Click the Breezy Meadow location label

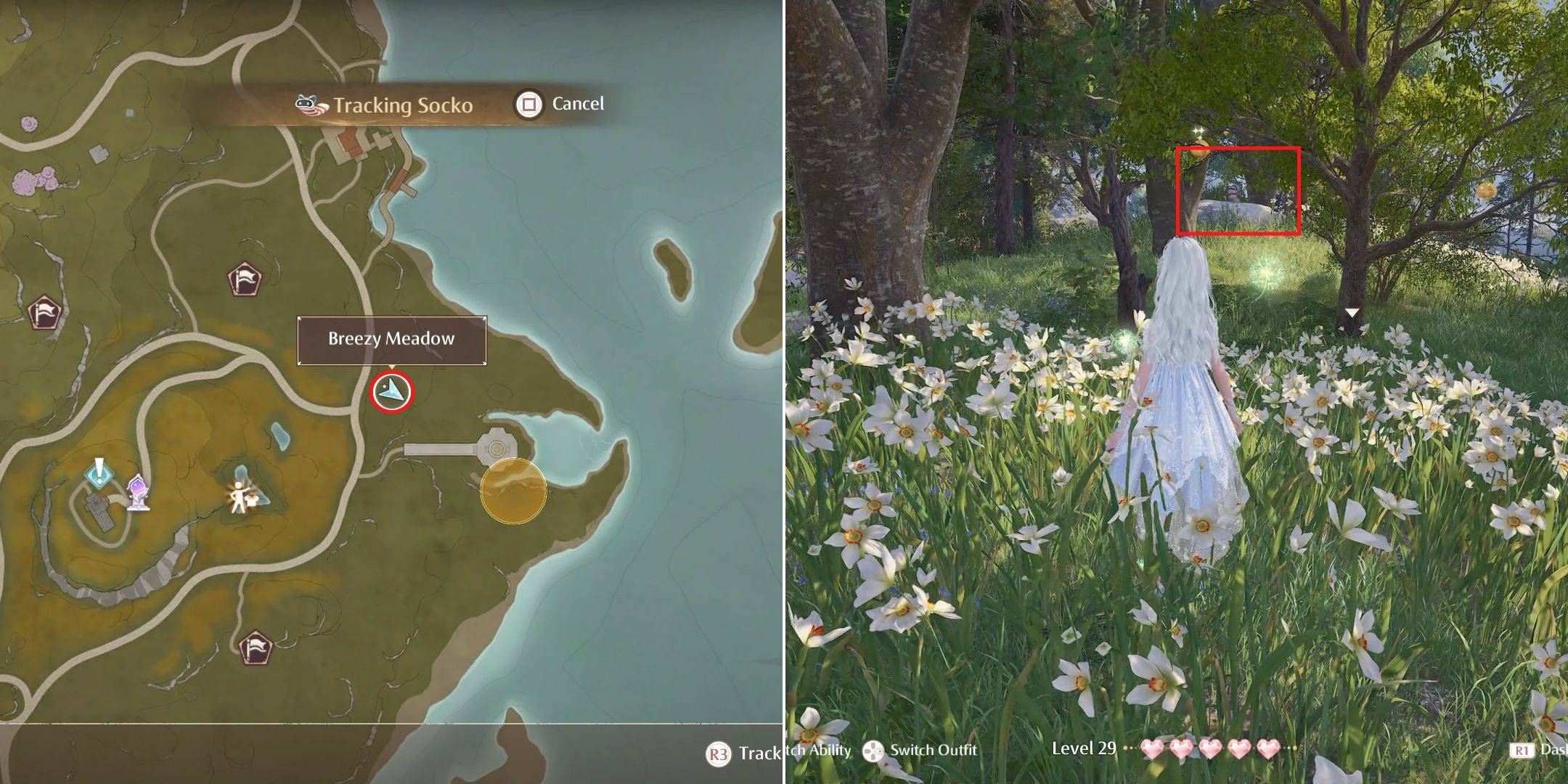[x=391, y=340]
